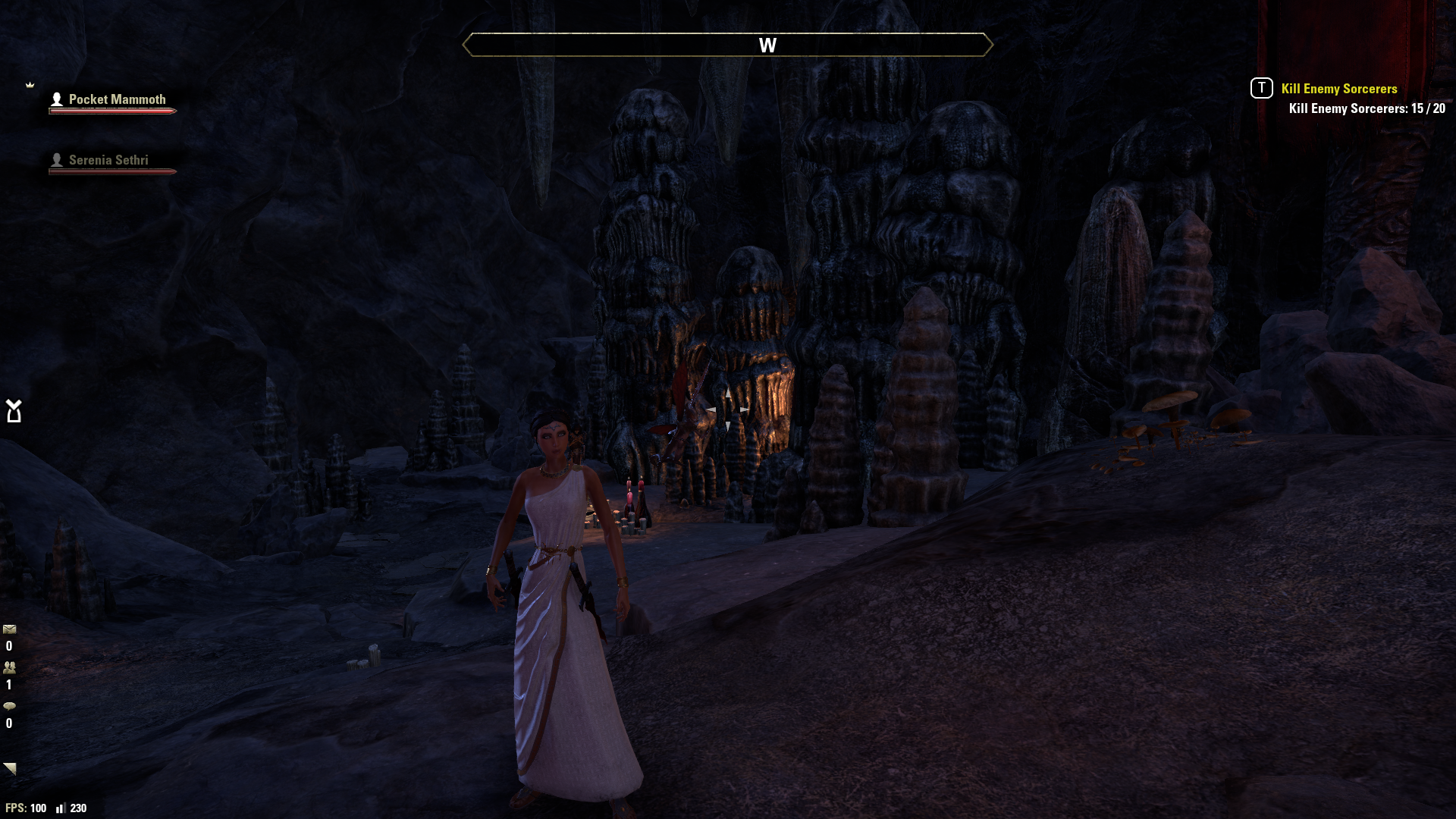This screenshot has height=819, width=1456.
Task: Open the two-person friends notification icon
Action: click(10, 668)
